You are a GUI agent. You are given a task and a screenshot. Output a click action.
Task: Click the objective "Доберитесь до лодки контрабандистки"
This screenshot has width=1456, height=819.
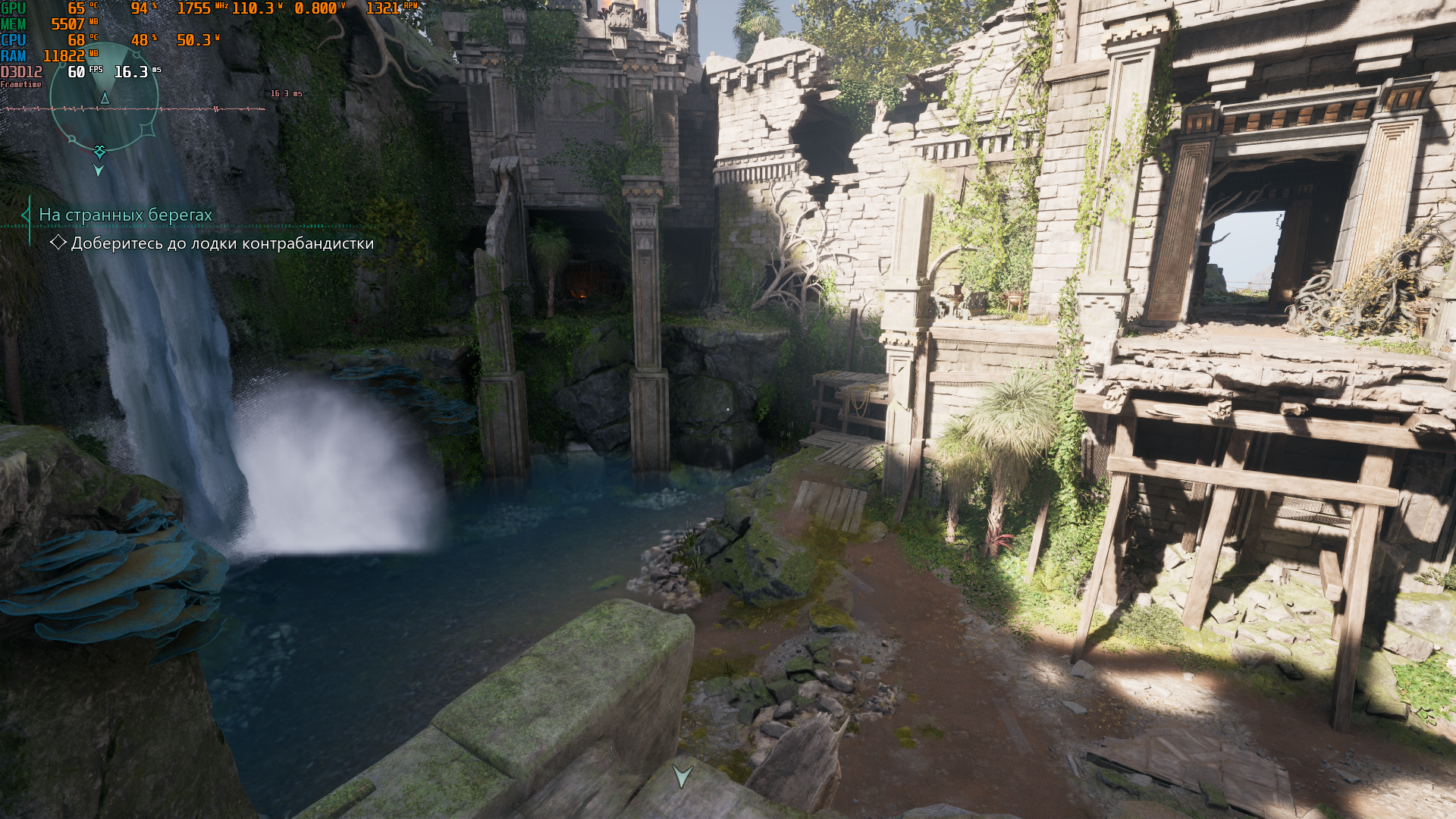point(222,243)
